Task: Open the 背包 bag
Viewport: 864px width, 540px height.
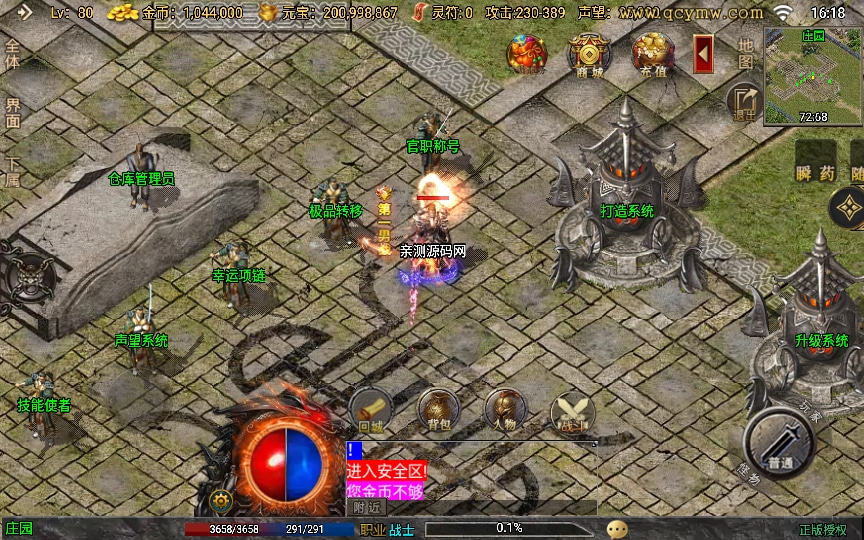Action: coord(438,411)
